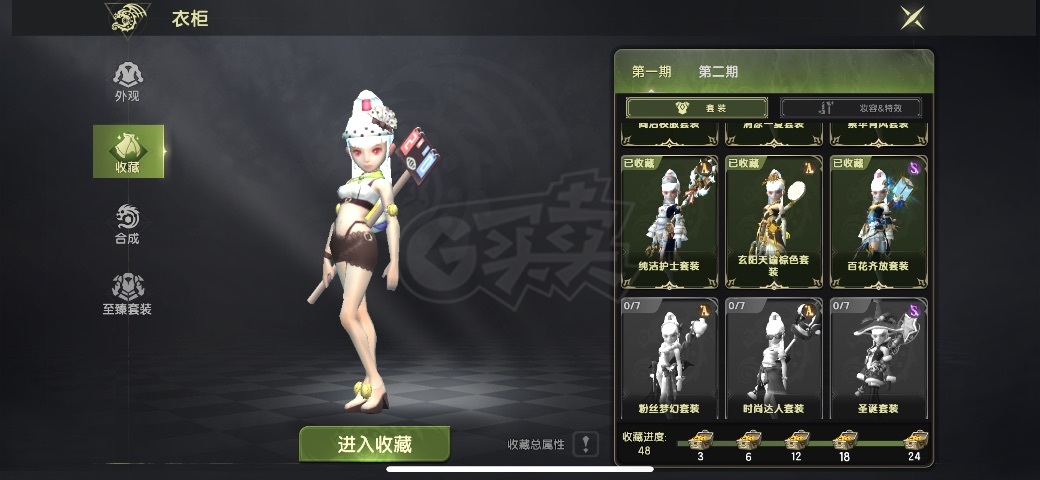Switch to the 第一期 tab
The width and height of the screenshot is (1040, 480).
coord(651,72)
